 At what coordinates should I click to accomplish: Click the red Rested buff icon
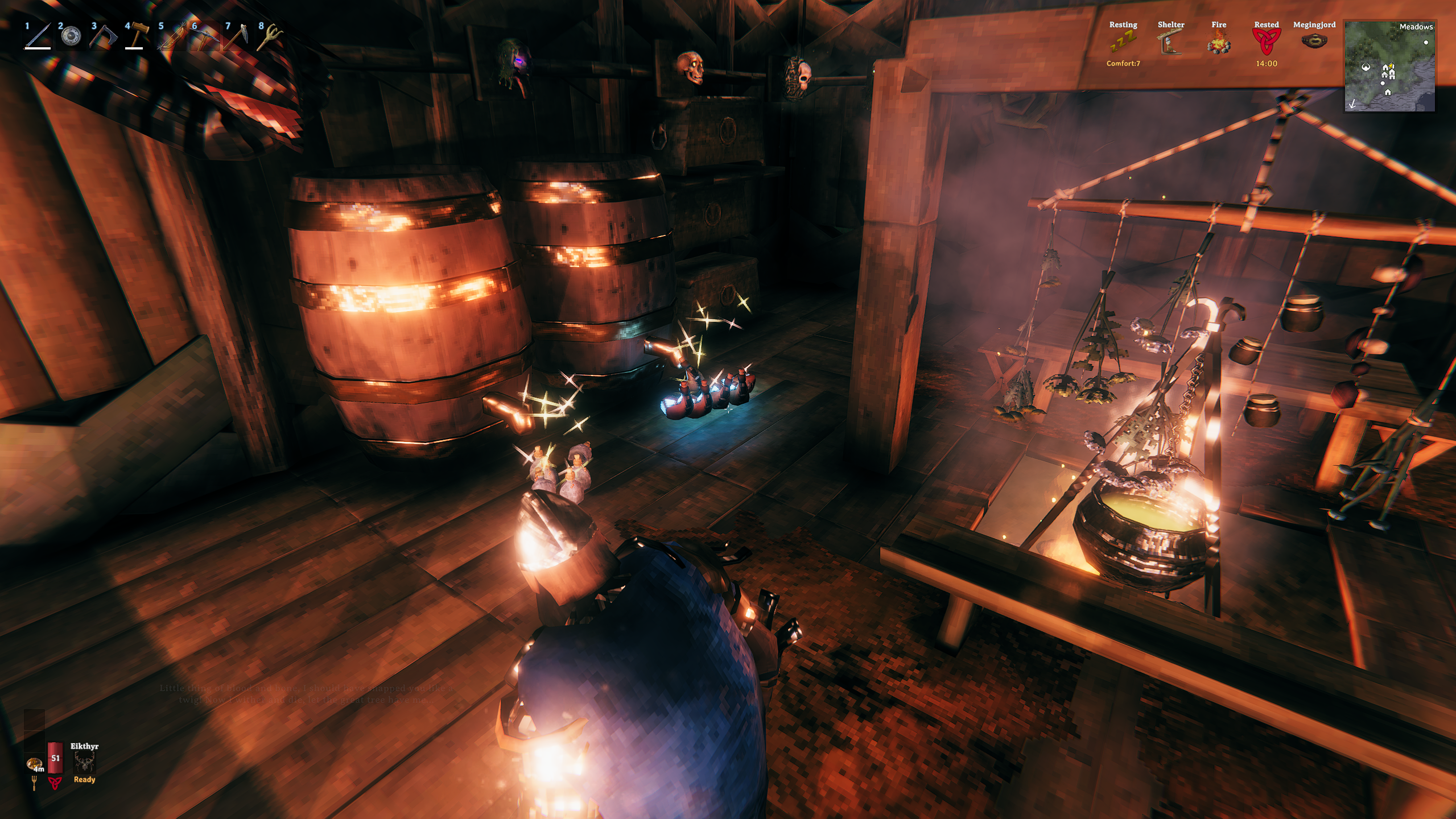[x=1266, y=41]
